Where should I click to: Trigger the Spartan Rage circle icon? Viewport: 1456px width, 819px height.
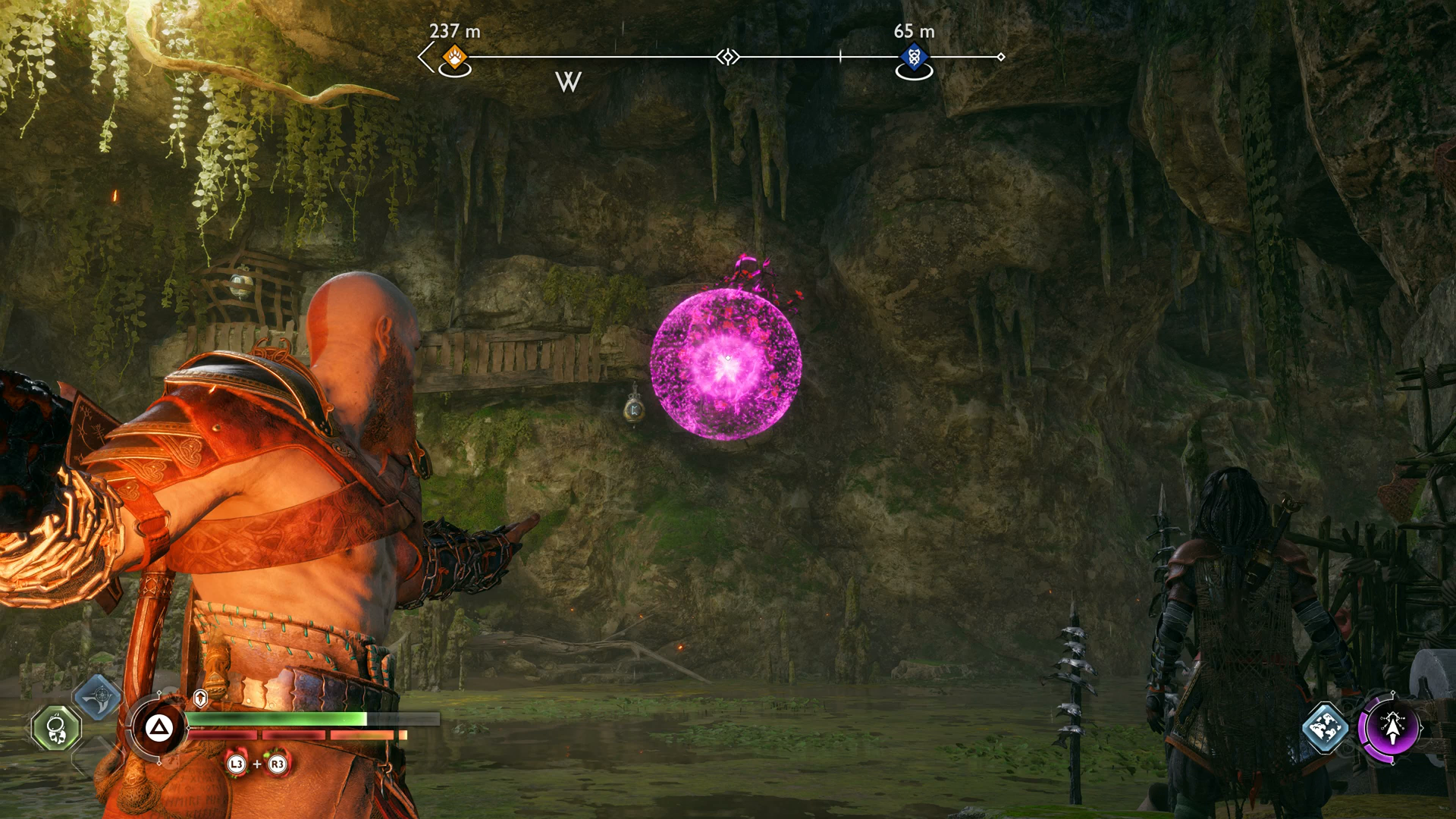[x=158, y=729]
